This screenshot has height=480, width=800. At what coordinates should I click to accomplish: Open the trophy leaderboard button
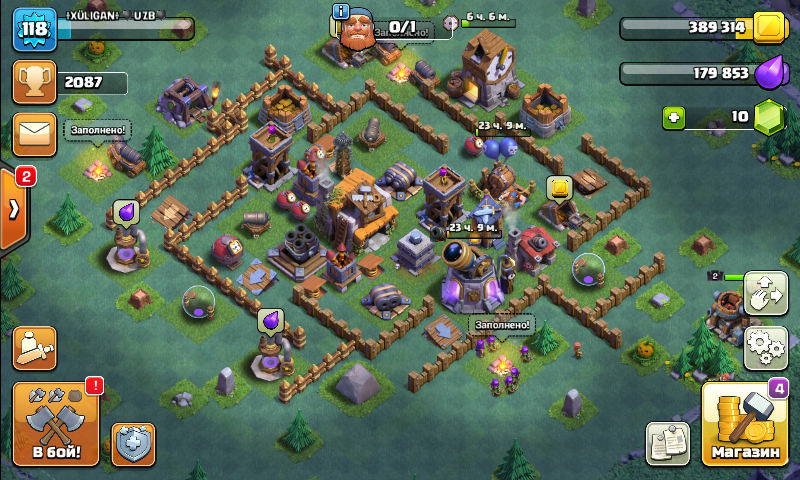tap(34, 83)
